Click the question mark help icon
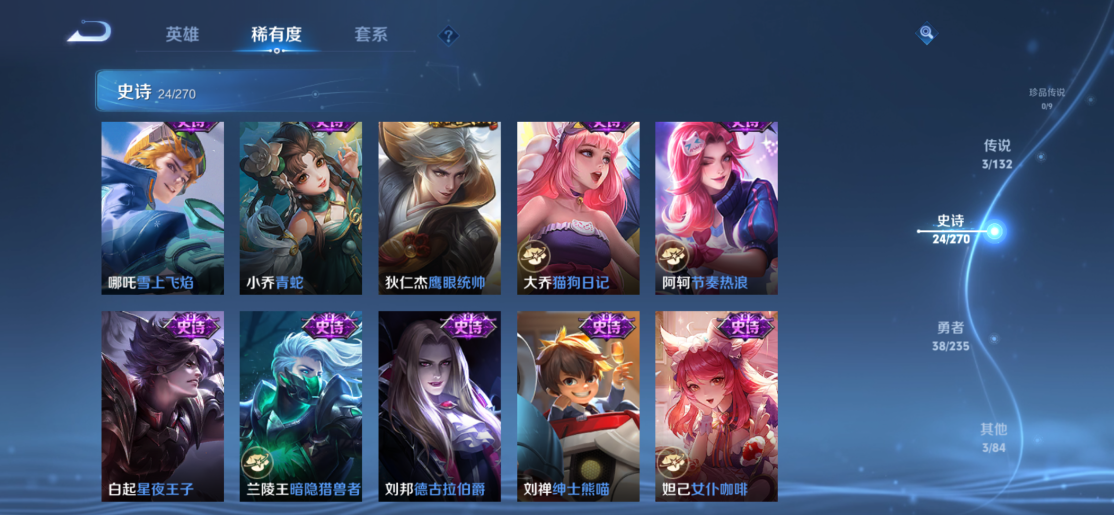The height and width of the screenshot is (515, 1114). click(449, 36)
